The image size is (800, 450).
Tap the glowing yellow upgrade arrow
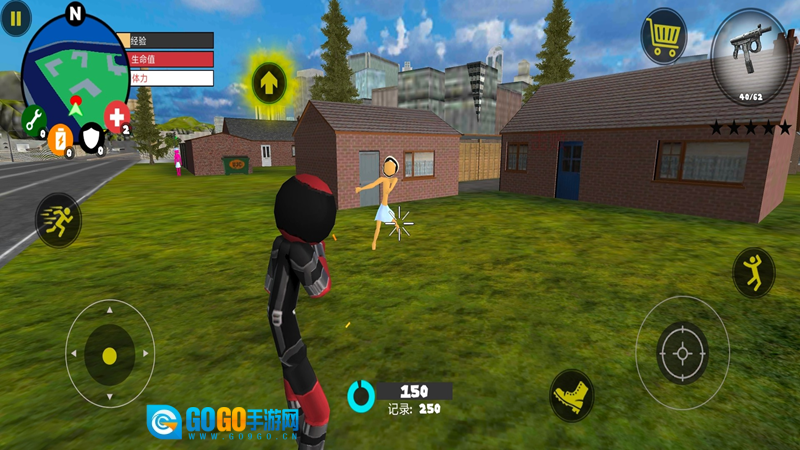pyautogui.click(x=269, y=80)
